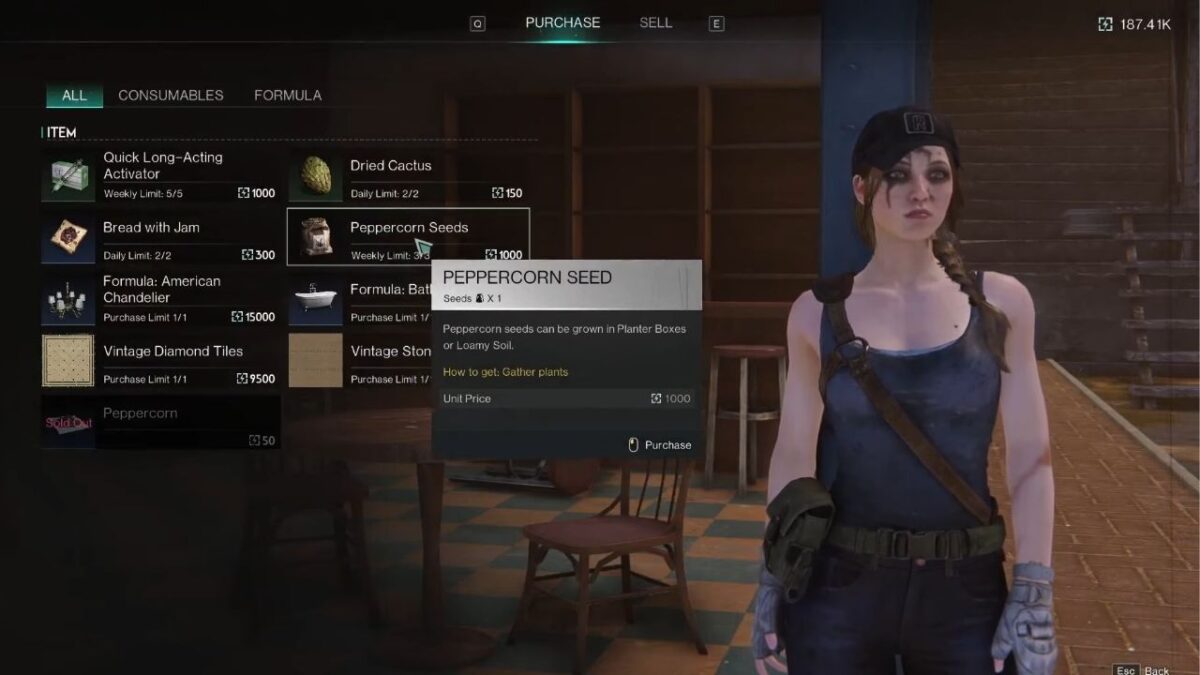Choose the Vintage Stone tiles item
This screenshot has width=1200, height=675.
tap(358, 362)
